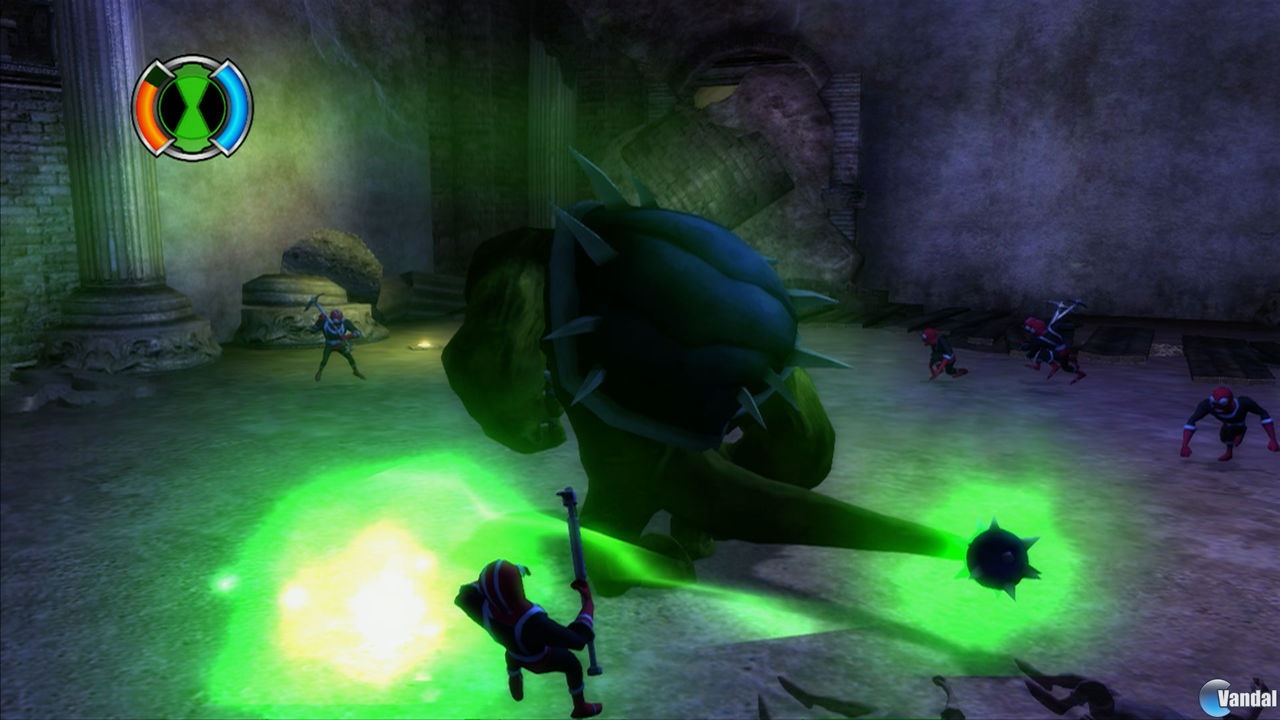Click the bottom notch of the Omnitrix dial
Image resolution: width=1280 pixels, height=720 pixels.
click(x=190, y=146)
